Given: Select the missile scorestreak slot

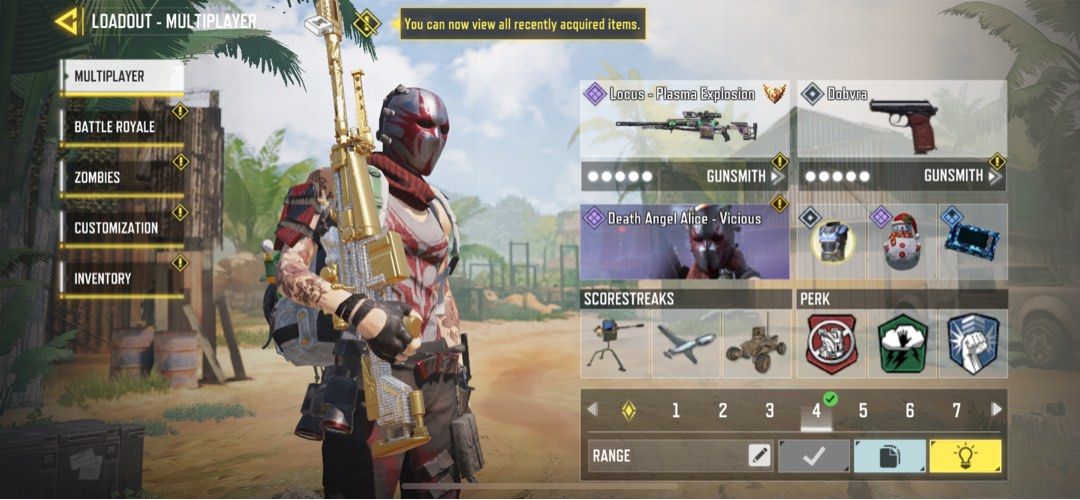Looking at the screenshot, I should coord(685,344).
